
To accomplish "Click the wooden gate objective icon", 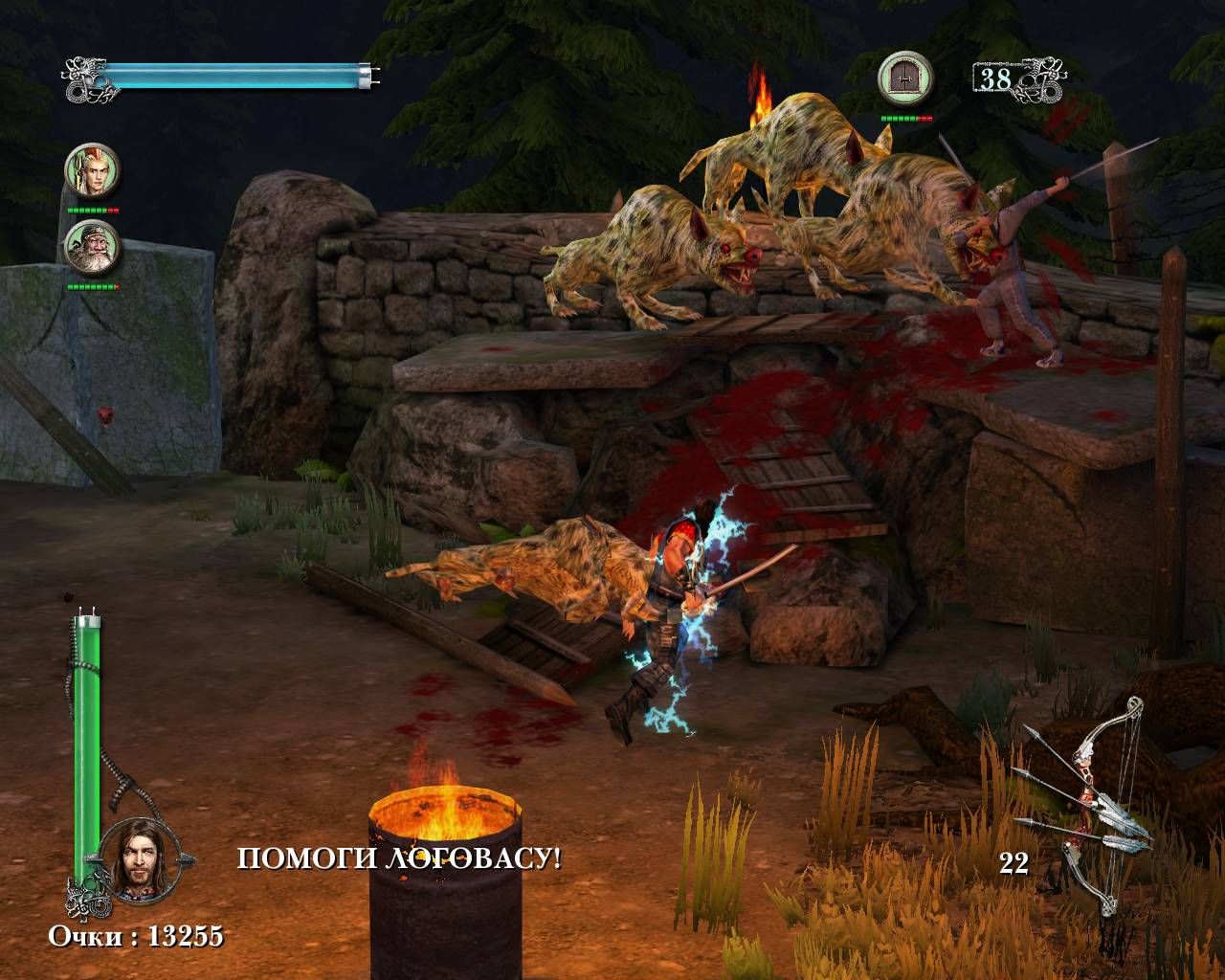I will point(904,78).
